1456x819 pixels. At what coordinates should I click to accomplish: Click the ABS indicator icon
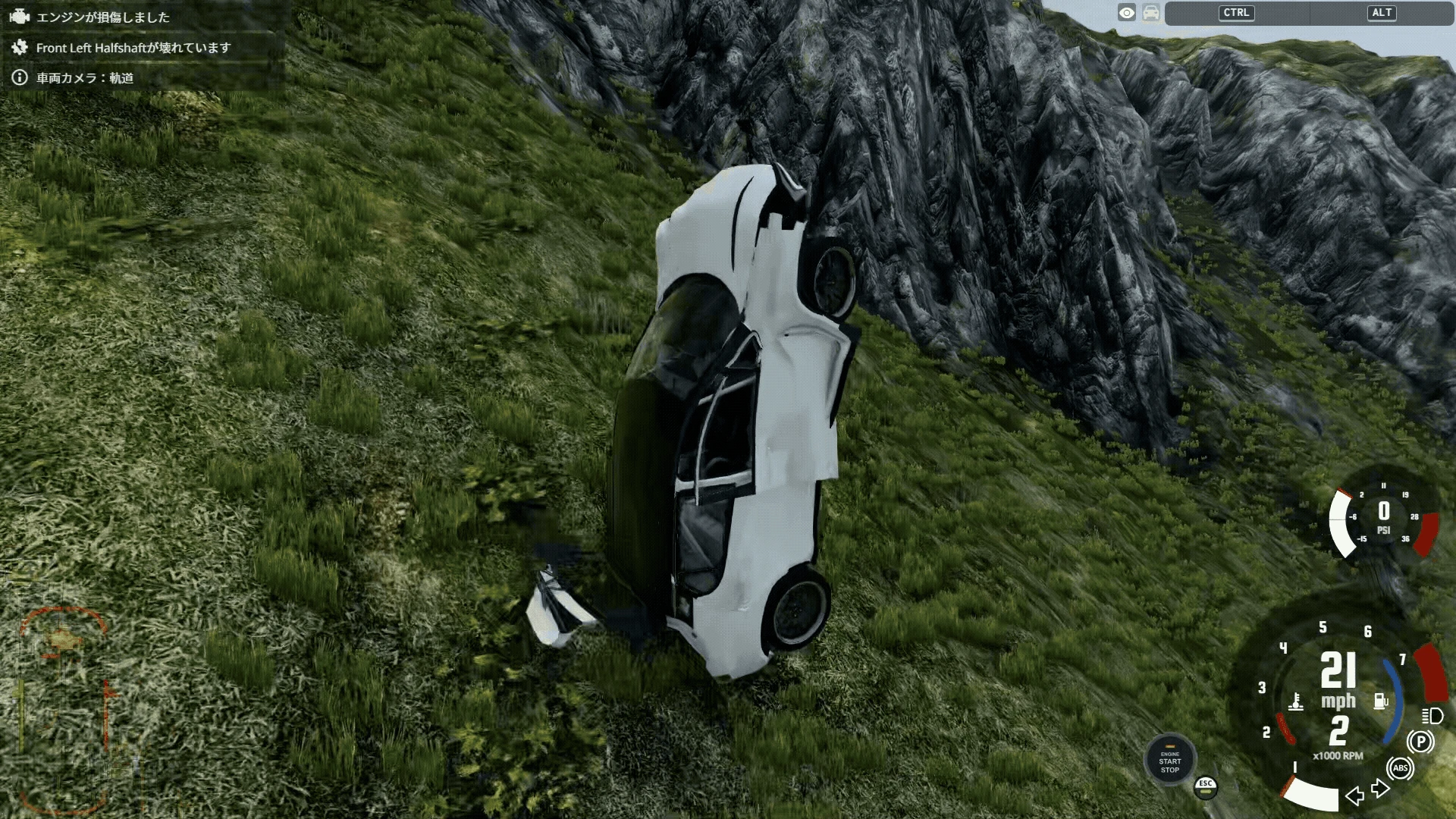coord(1400,768)
